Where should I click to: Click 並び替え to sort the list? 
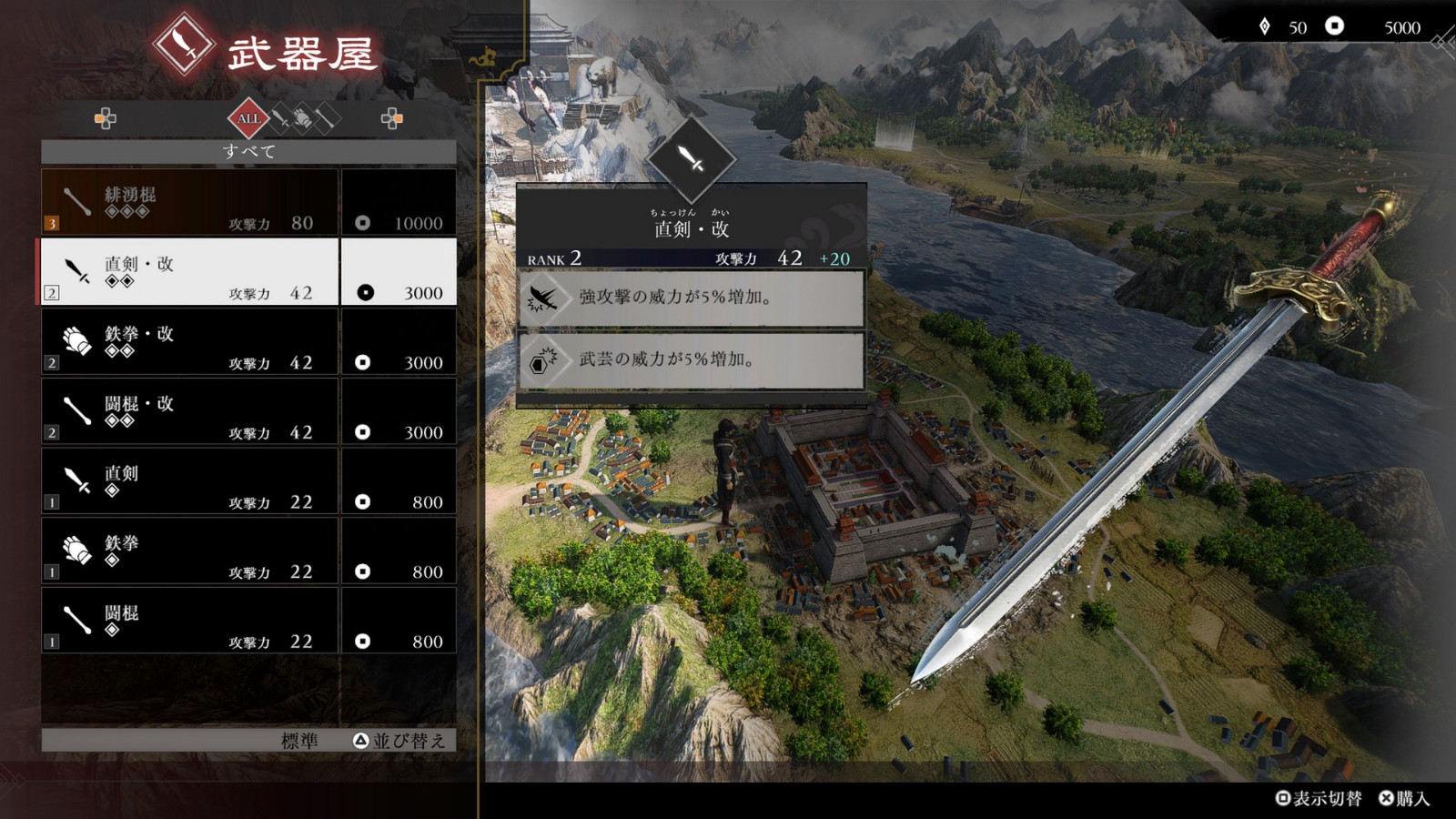click(407, 742)
